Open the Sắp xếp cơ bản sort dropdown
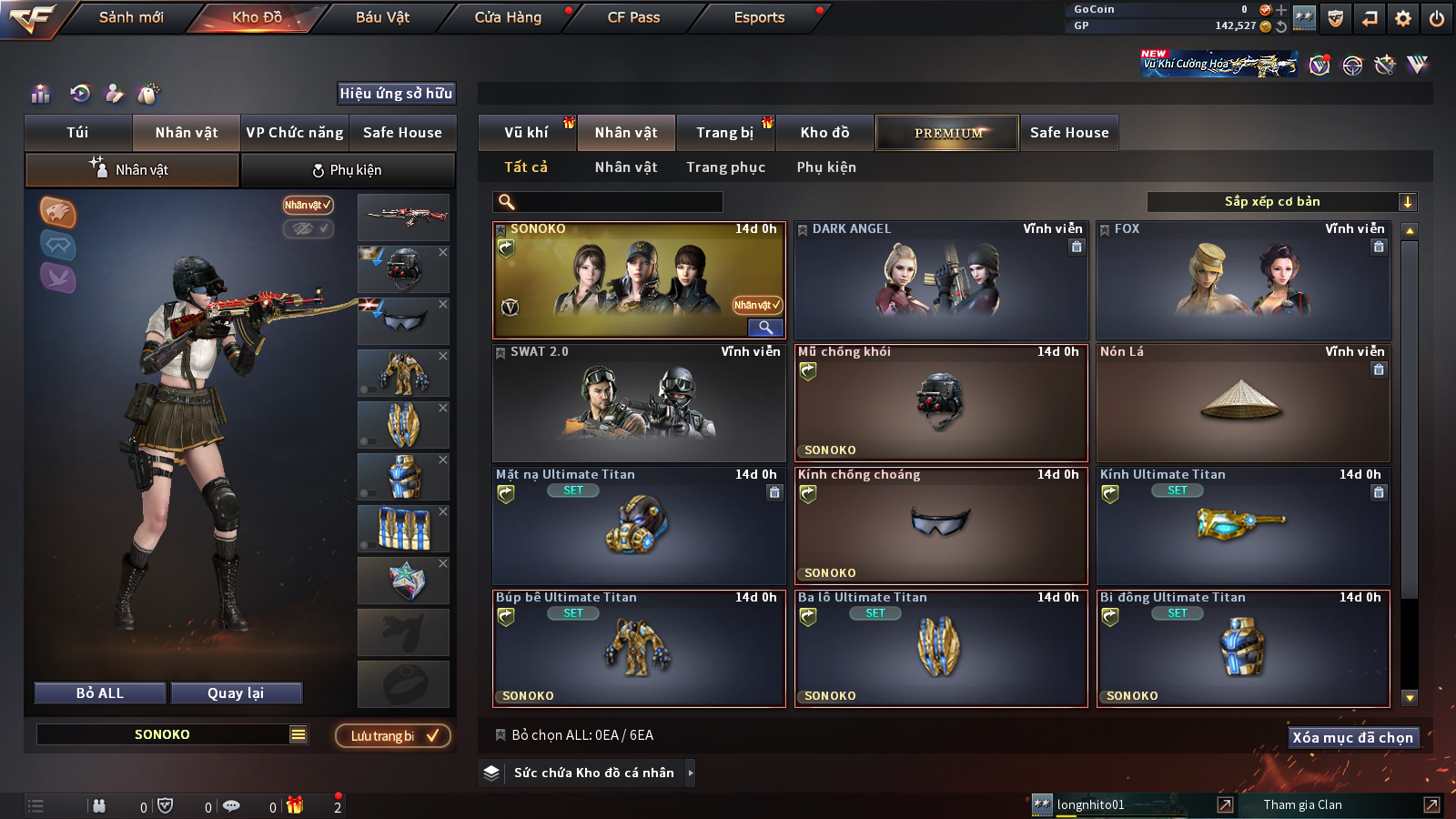1456x819 pixels. (1281, 202)
